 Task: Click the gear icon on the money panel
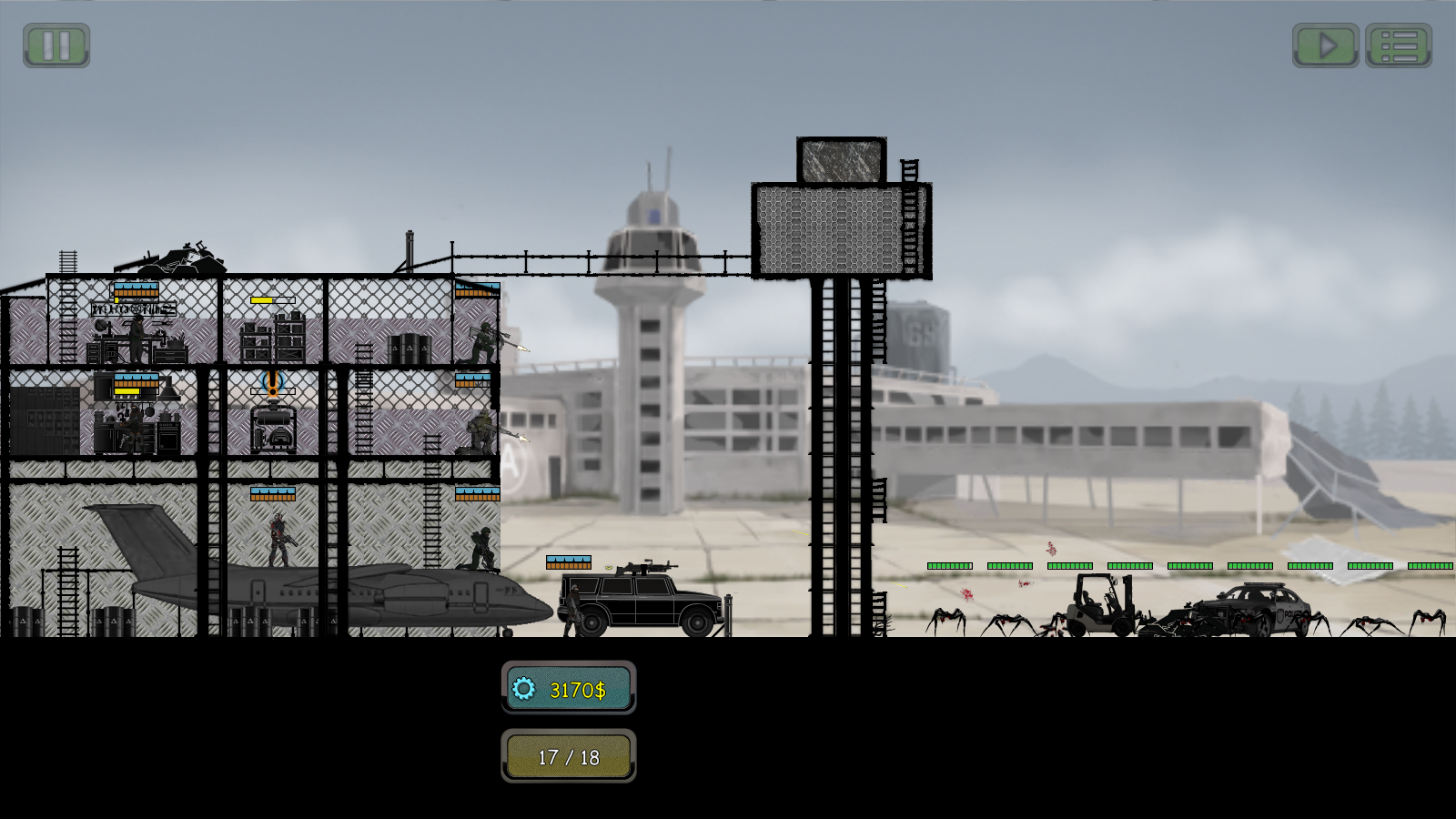pos(522,690)
